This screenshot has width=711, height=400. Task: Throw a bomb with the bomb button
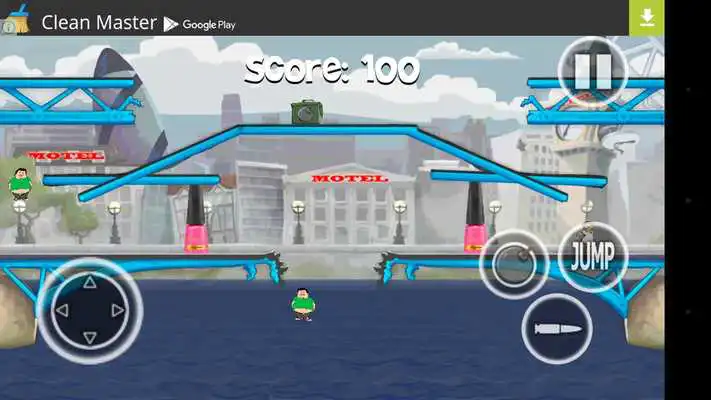pos(514,264)
